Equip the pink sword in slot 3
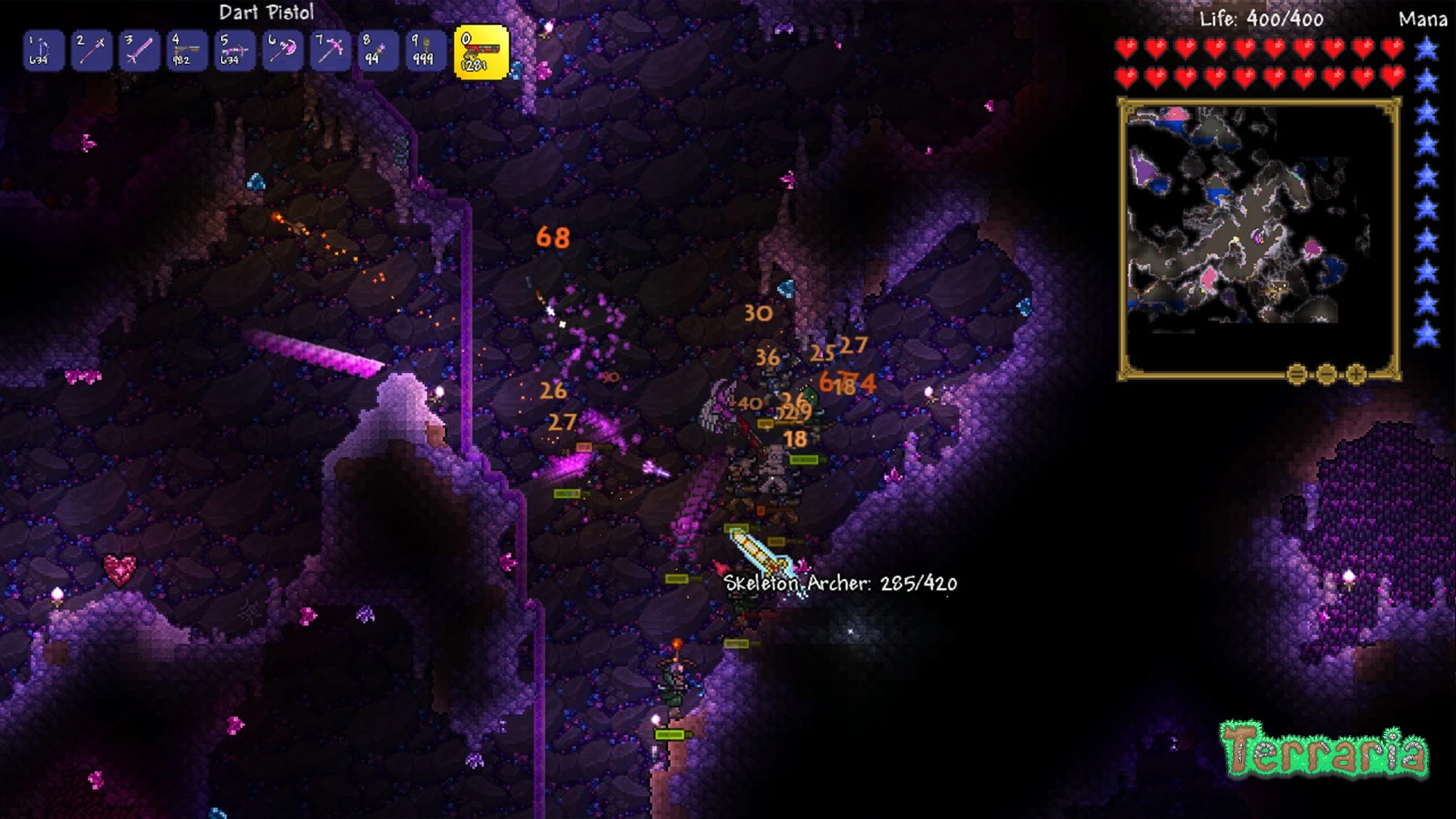Screen dimensions: 1456x819 (139, 51)
